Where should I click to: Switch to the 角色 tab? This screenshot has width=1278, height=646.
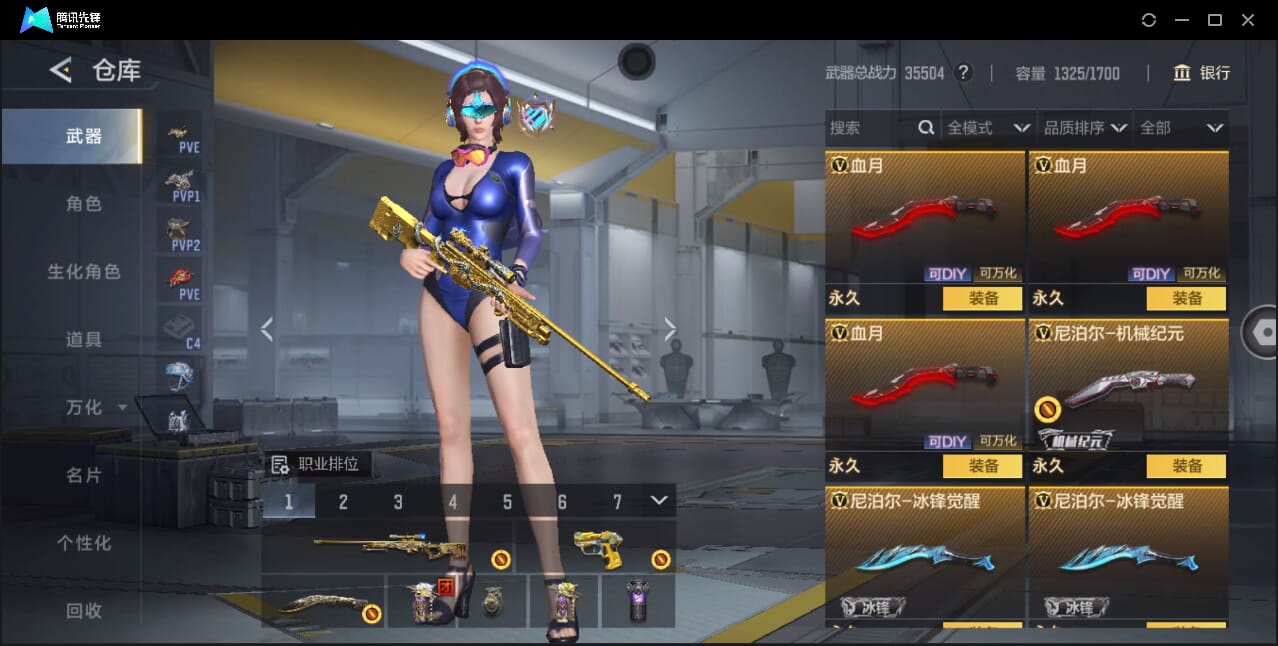[84, 204]
